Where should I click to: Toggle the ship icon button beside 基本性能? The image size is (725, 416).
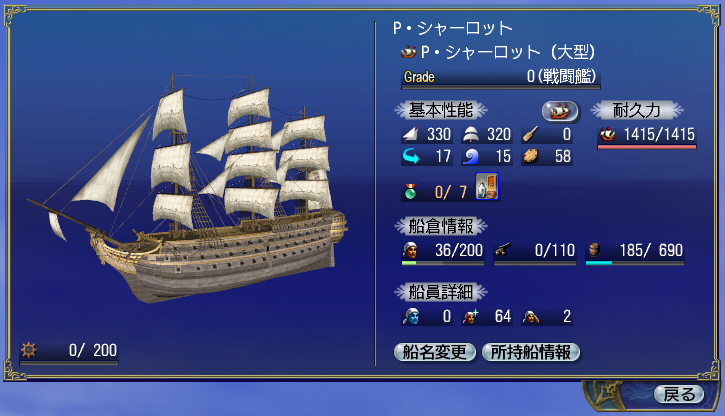[x=560, y=110]
